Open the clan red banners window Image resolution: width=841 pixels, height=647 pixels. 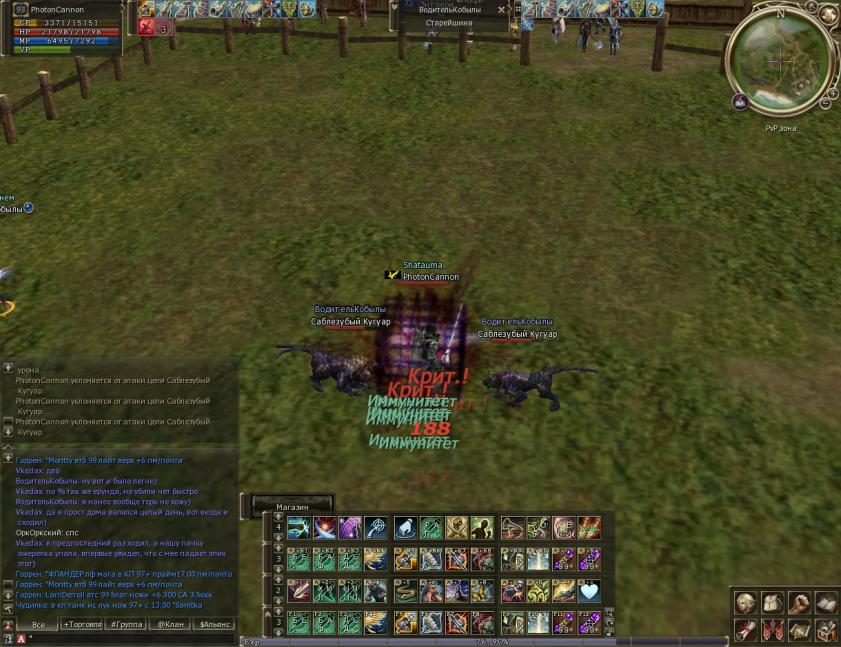coord(771,630)
